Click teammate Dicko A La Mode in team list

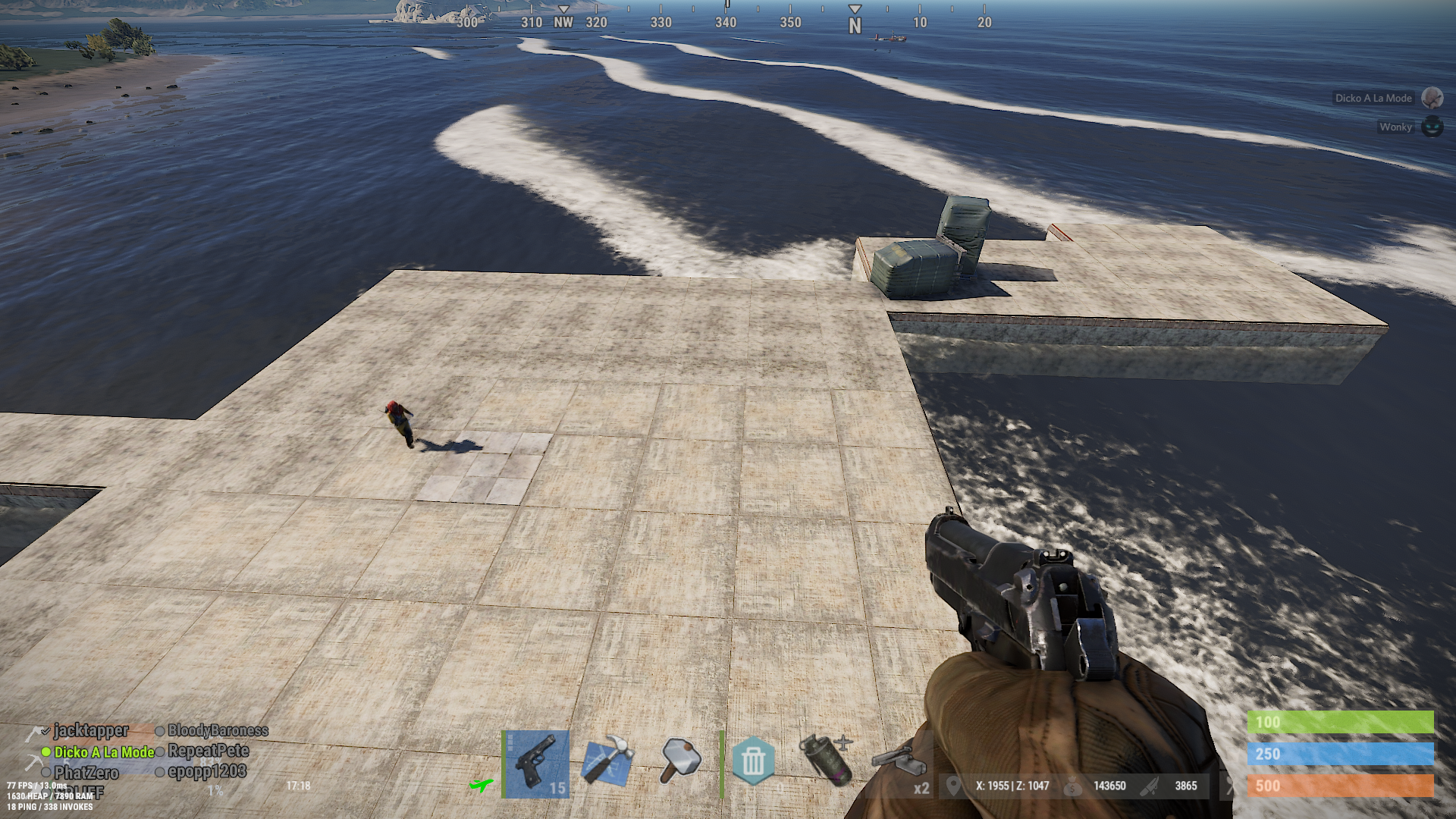103,752
